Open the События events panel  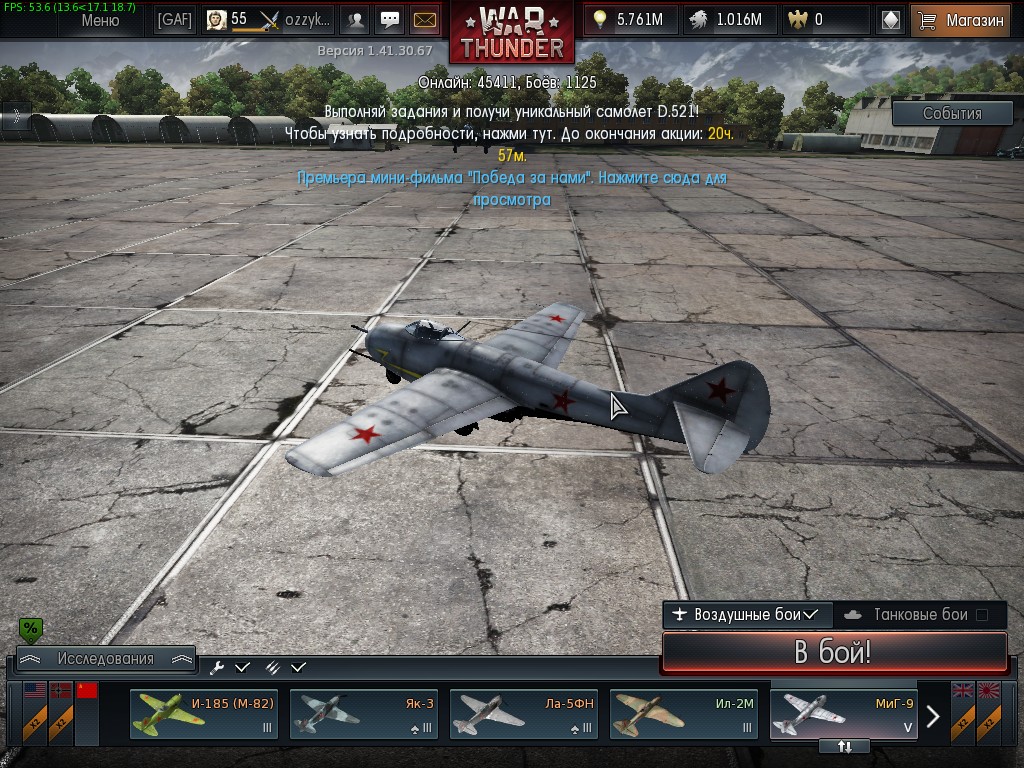(x=951, y=114)
